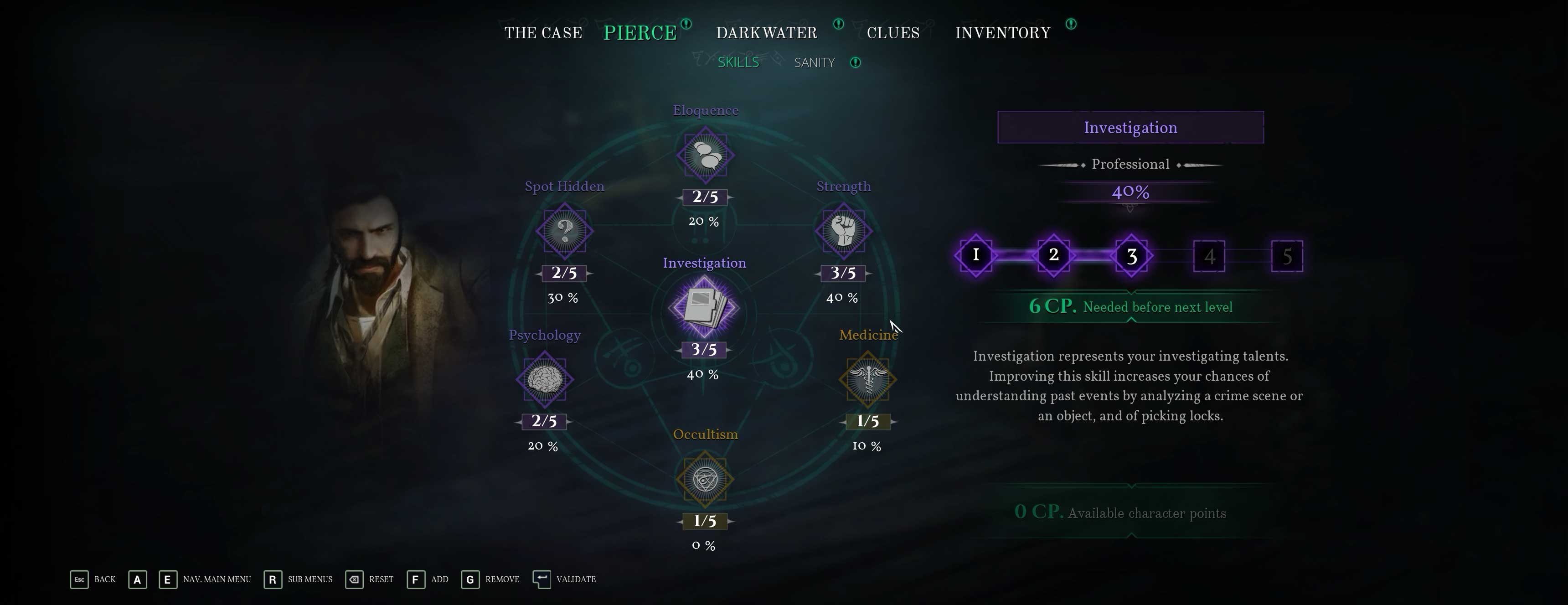Viewport: 1568px width, 605px height.
Task: Select the Skills sub-menu
Action: [738, 63]
